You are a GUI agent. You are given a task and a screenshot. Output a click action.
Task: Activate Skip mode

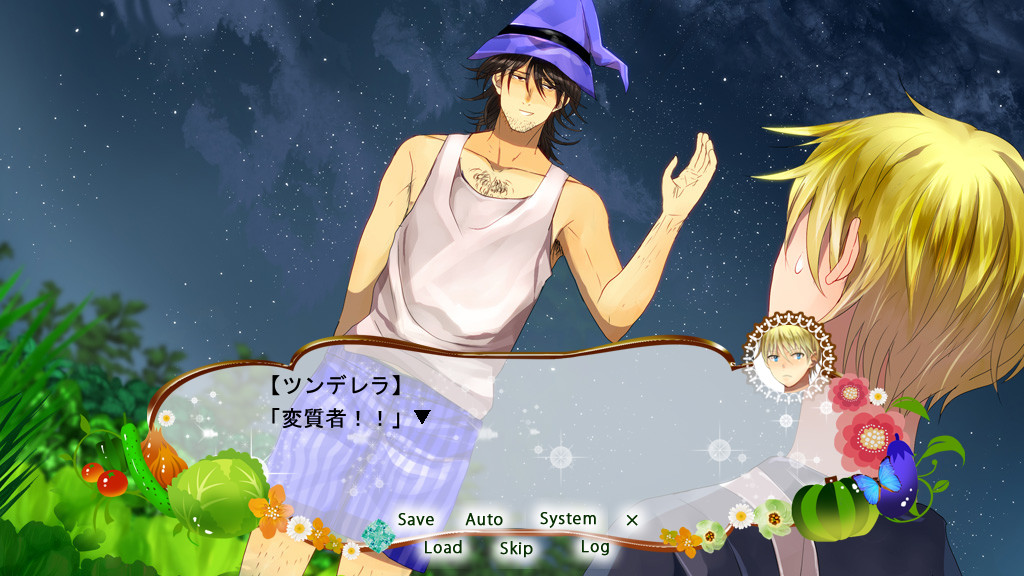(516, 548)
